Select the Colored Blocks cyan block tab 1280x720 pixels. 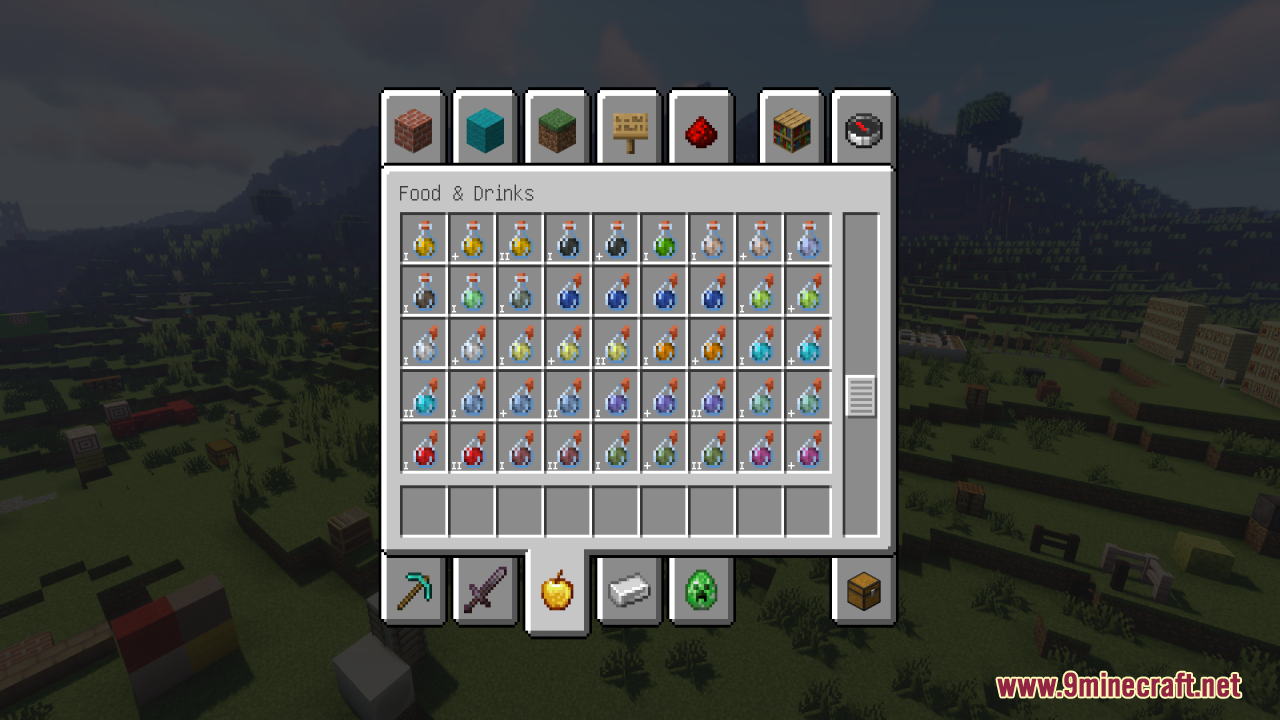pyautogui.click(x=484, y=127)
